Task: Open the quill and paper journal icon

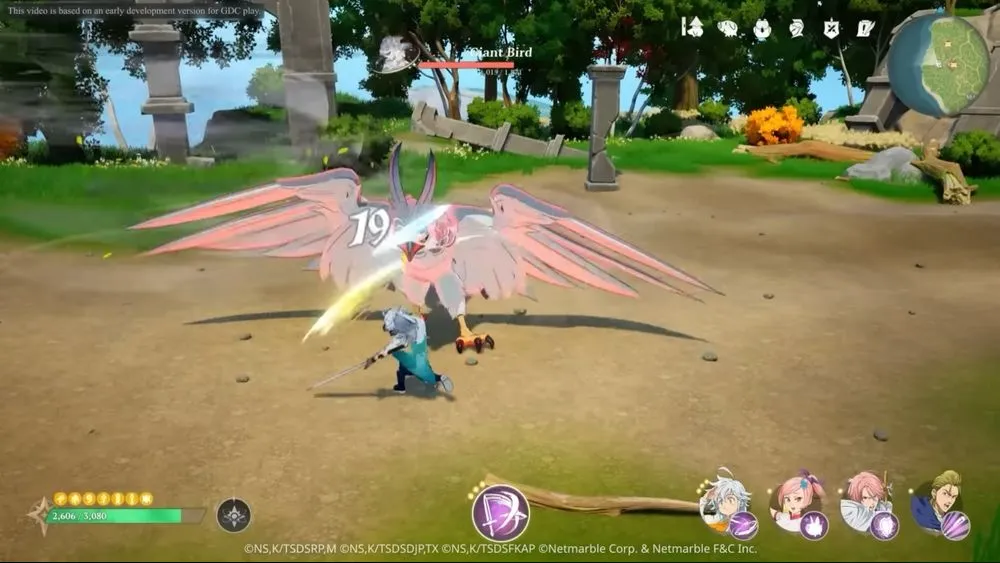Action: 865,28
